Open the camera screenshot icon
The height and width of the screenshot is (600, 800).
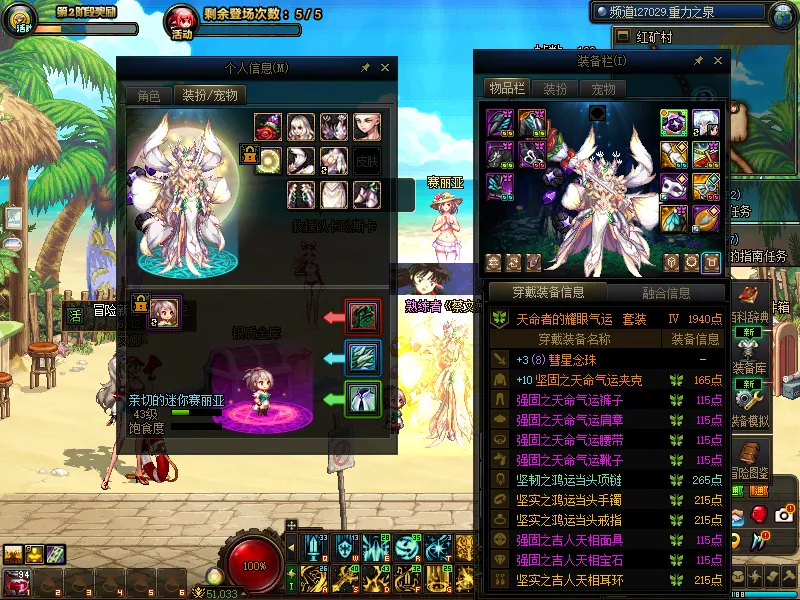[x=783, y=513]
